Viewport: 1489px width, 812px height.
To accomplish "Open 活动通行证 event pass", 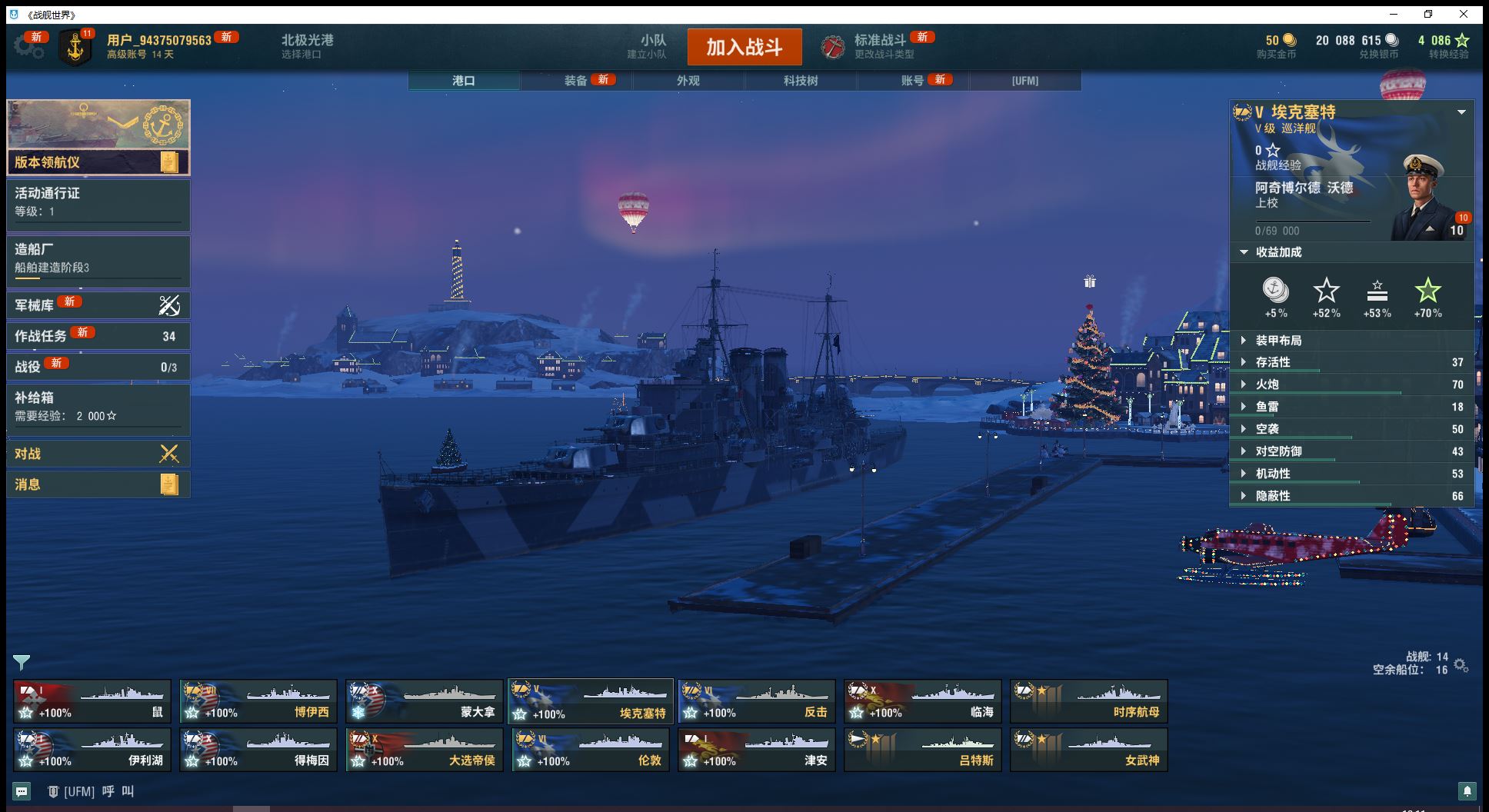I will [98, 202].
